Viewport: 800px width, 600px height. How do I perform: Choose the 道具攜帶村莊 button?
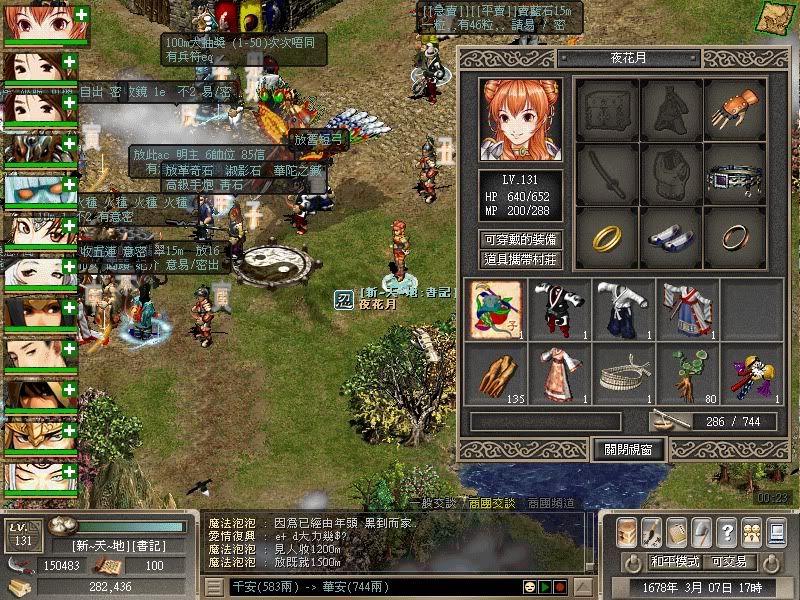click(520, 260)
